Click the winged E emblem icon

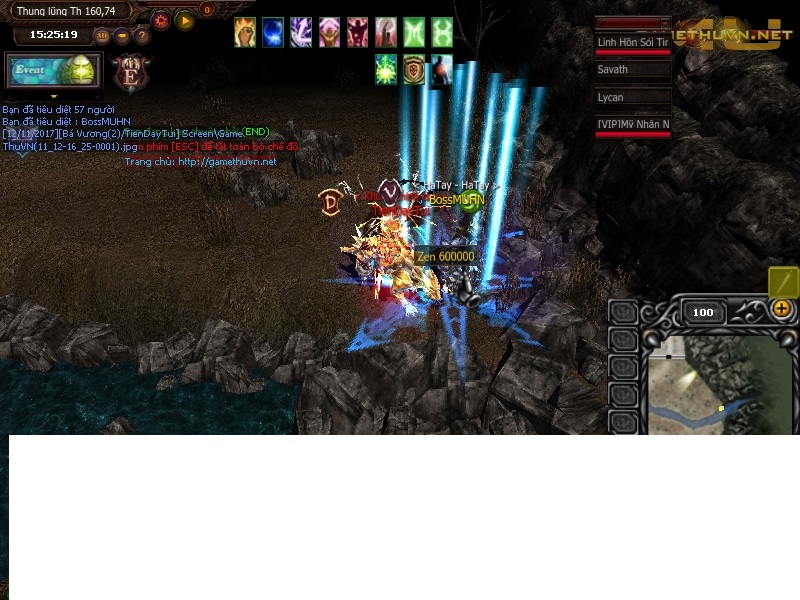(129, 73)
